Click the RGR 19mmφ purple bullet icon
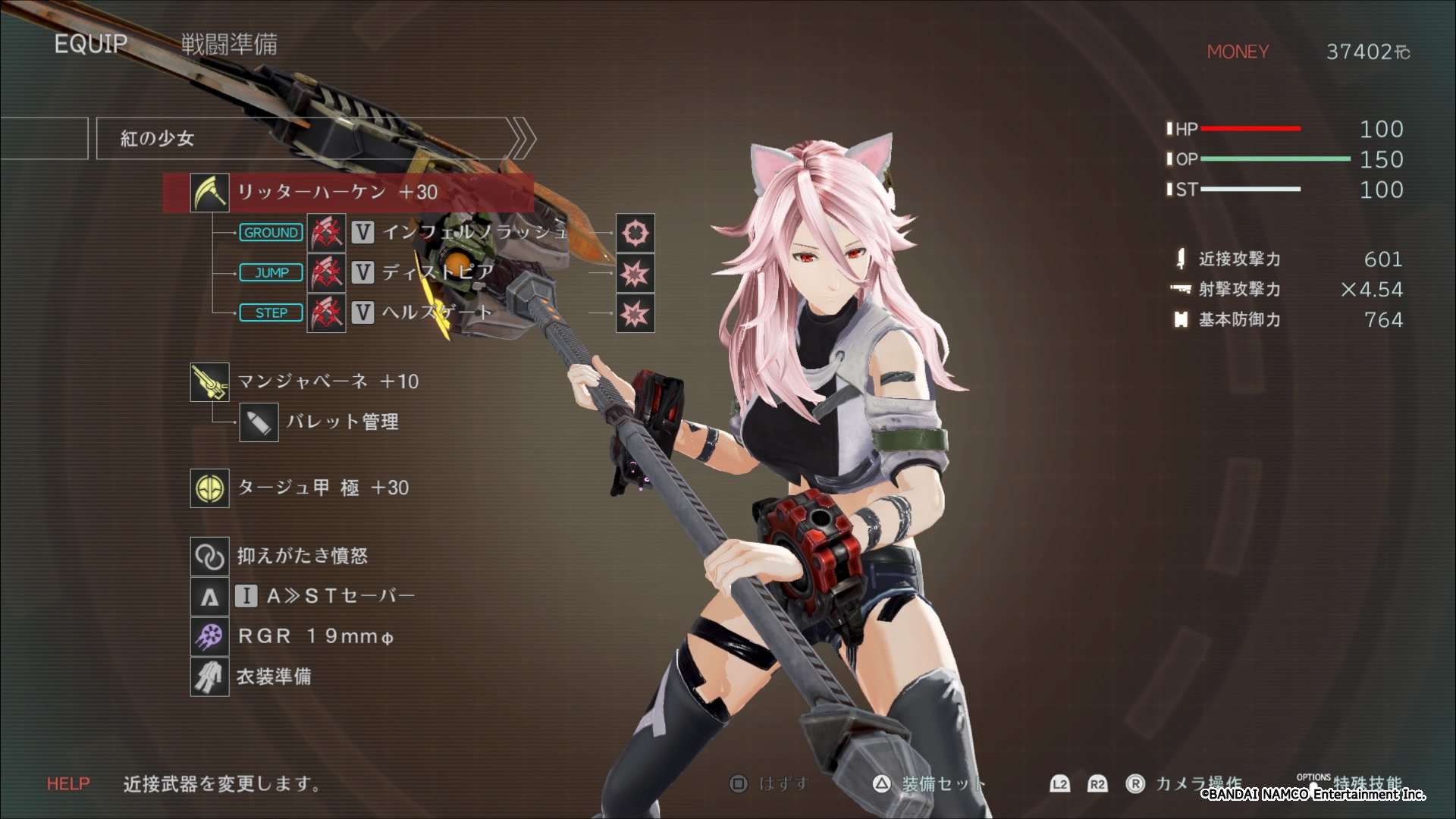Image resolution: width=1456 pixels, height=819 pixels. click(x=209, y=636)
